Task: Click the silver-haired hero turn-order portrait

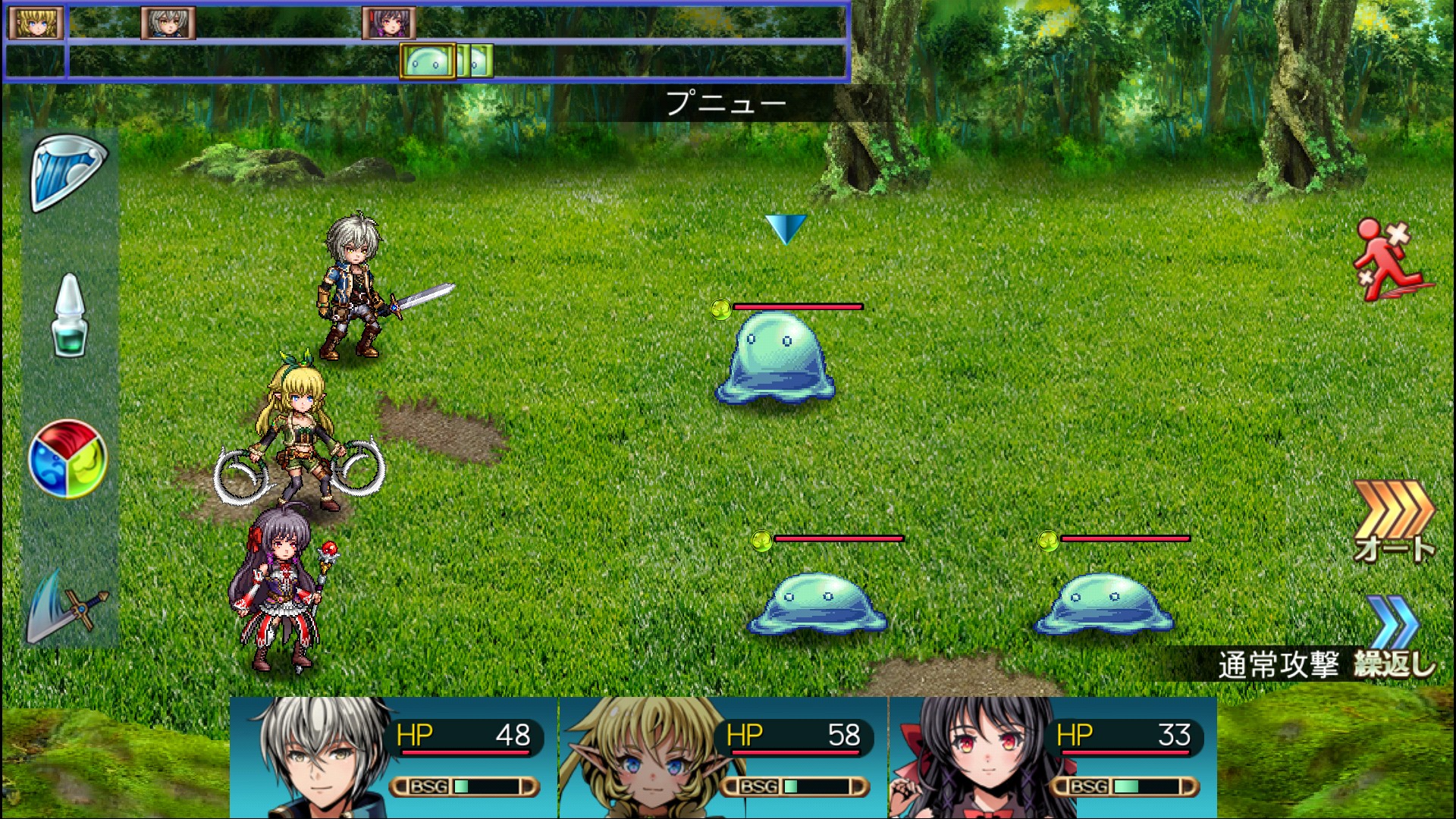Action: tap(168, 23)
